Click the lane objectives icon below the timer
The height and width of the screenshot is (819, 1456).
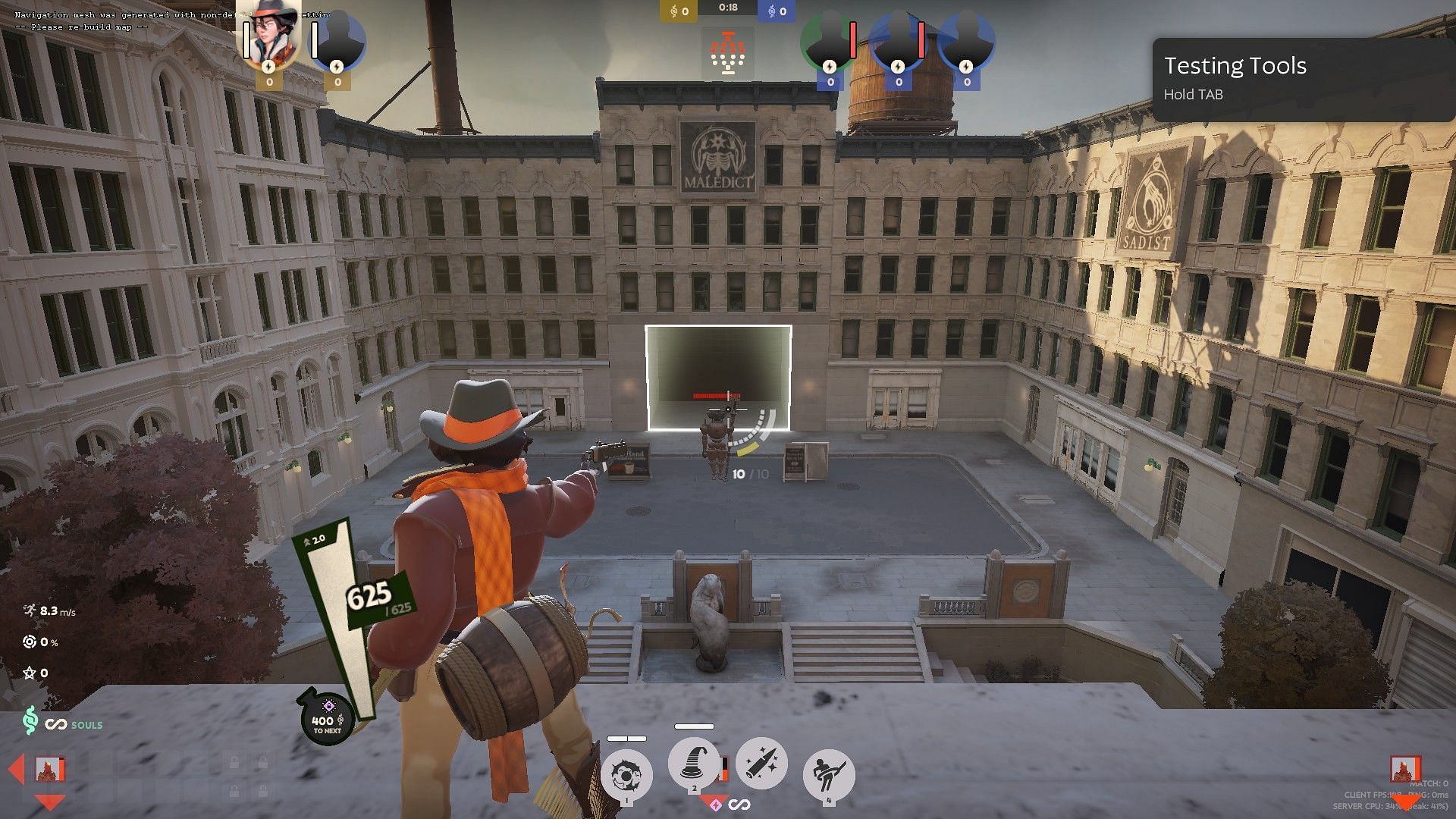tap(728, 53)
